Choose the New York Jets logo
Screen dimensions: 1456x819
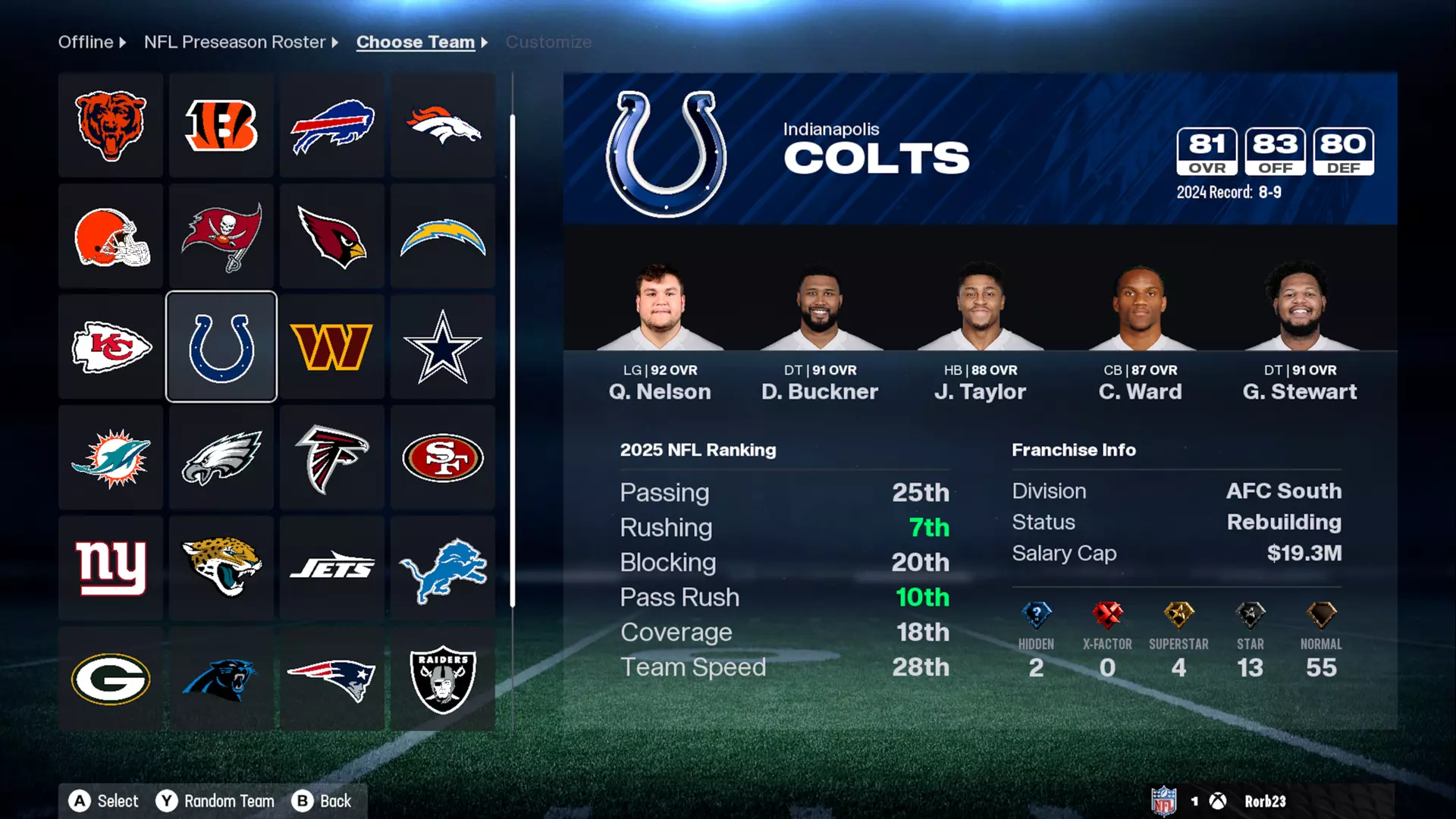coord(331,566)
